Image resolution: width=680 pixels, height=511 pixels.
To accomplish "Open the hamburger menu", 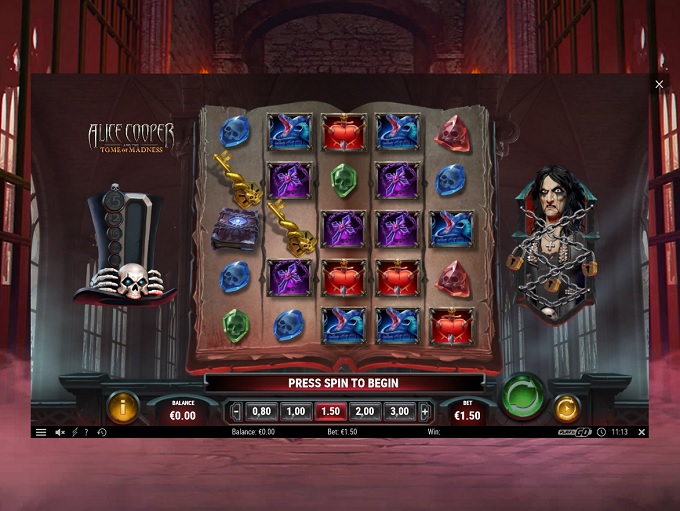I will tap(41, 432).
